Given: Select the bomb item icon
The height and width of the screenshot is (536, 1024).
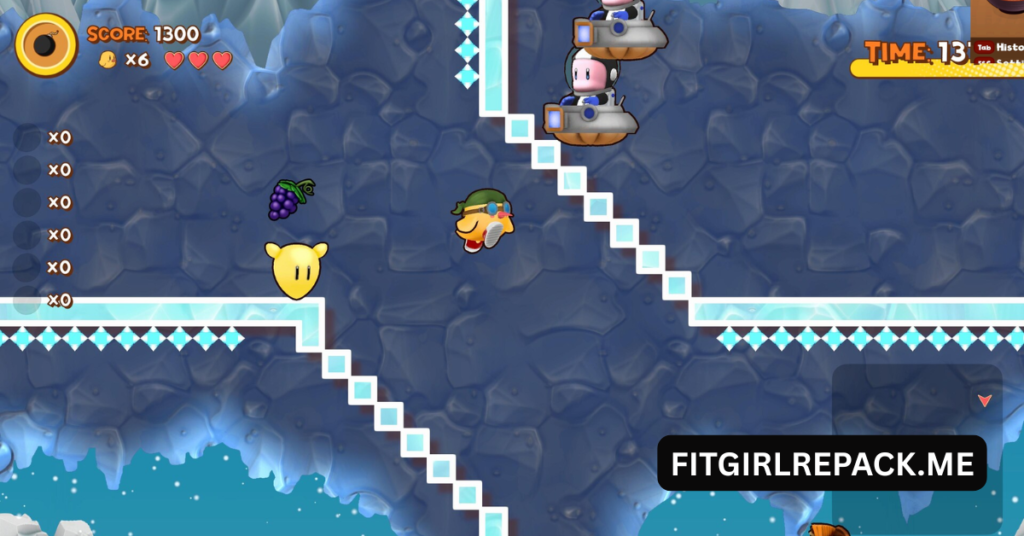Looking at the screenshot, I should pyautogui.click(x=46, y=46).
